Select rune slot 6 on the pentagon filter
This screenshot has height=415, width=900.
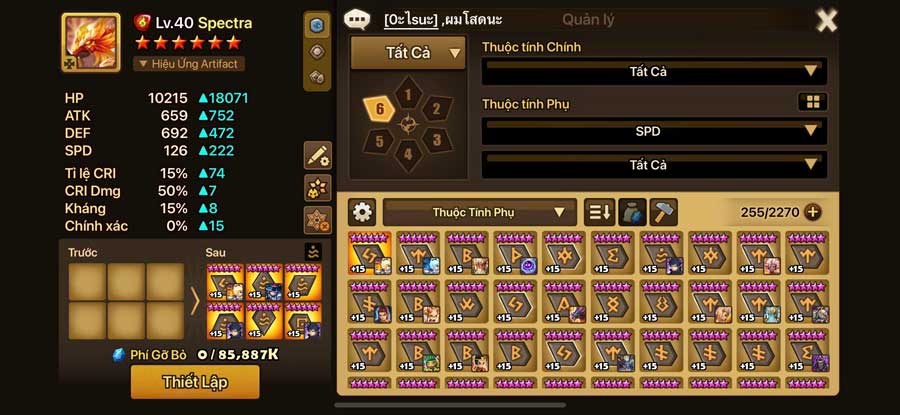380,109
